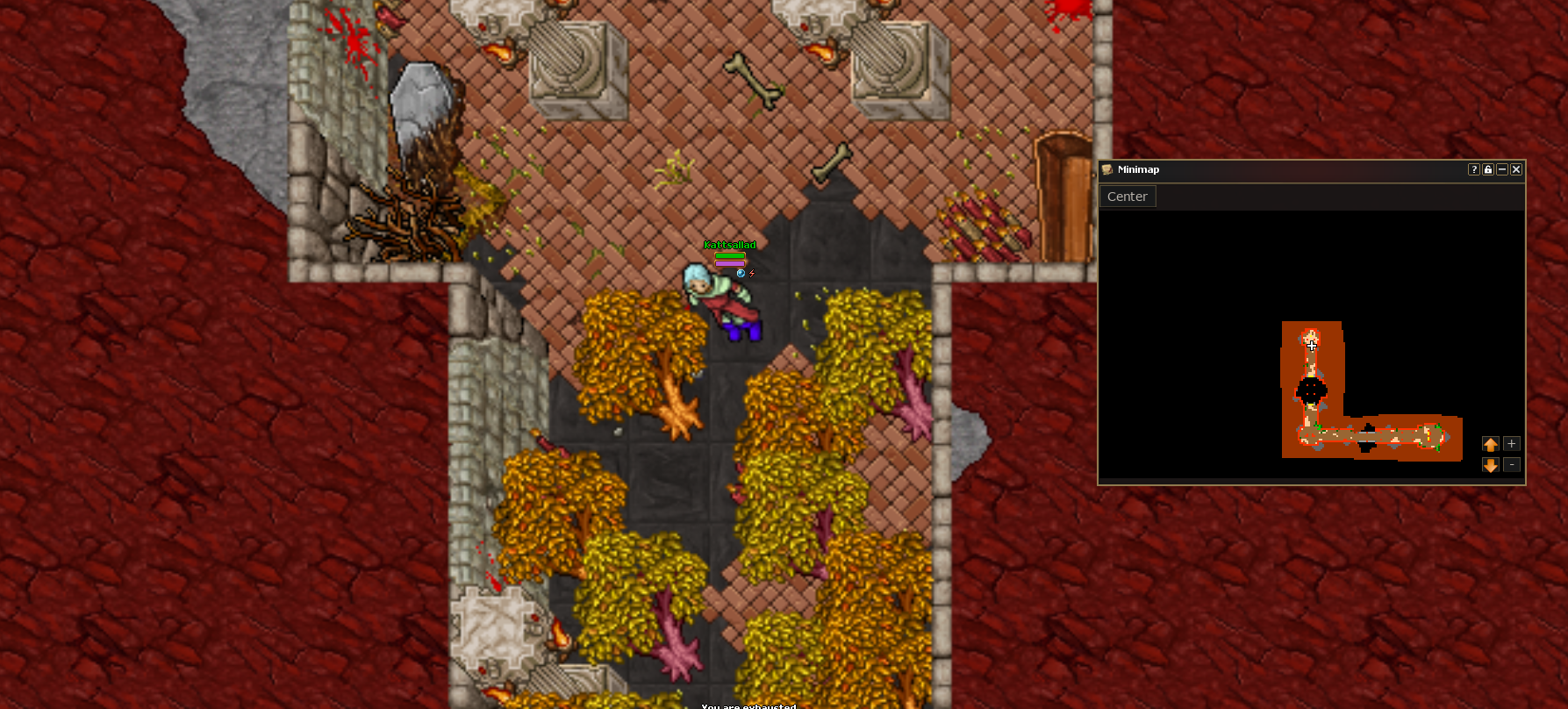Viewport: 1568px width, 709px height.
Task: Open the Minimap help button
Action: pyautogui.click(x=1474, y=169)
